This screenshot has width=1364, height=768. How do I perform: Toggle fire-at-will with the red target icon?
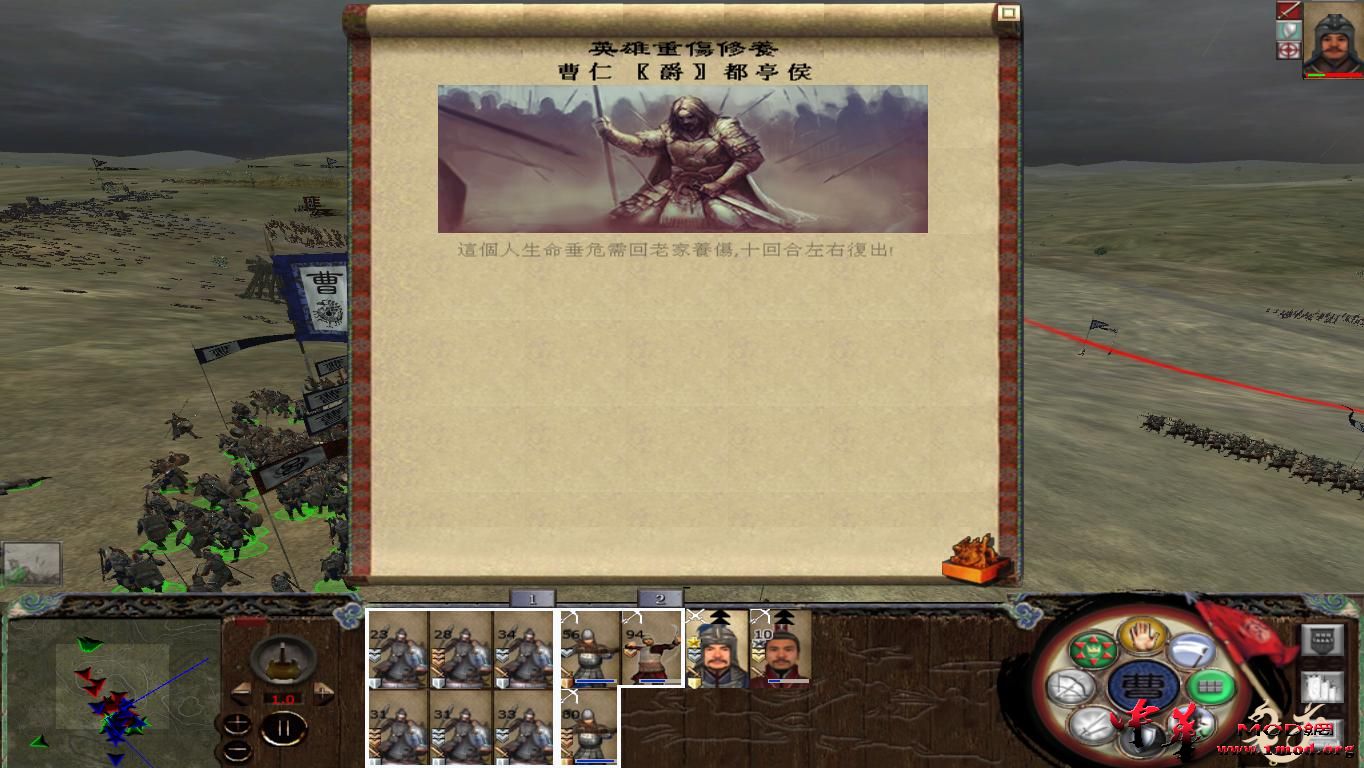[1288, 49]
